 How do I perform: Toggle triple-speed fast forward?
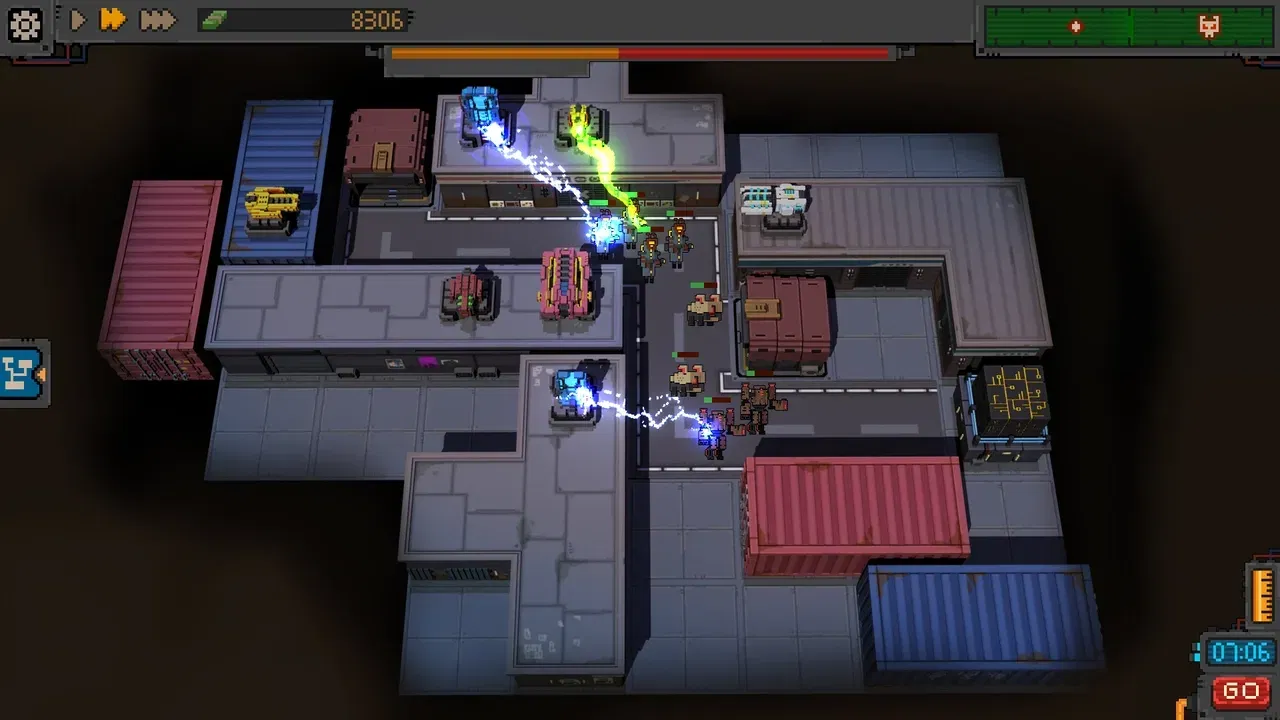(x=156, y=19)
